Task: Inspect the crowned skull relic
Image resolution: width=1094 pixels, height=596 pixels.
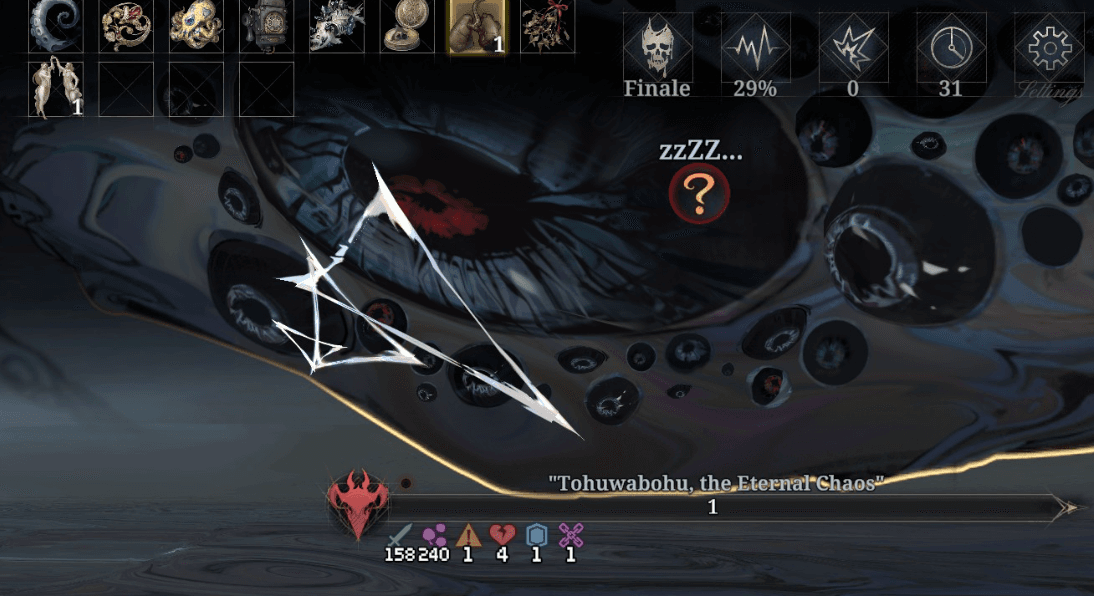Action: pos(336,26)
